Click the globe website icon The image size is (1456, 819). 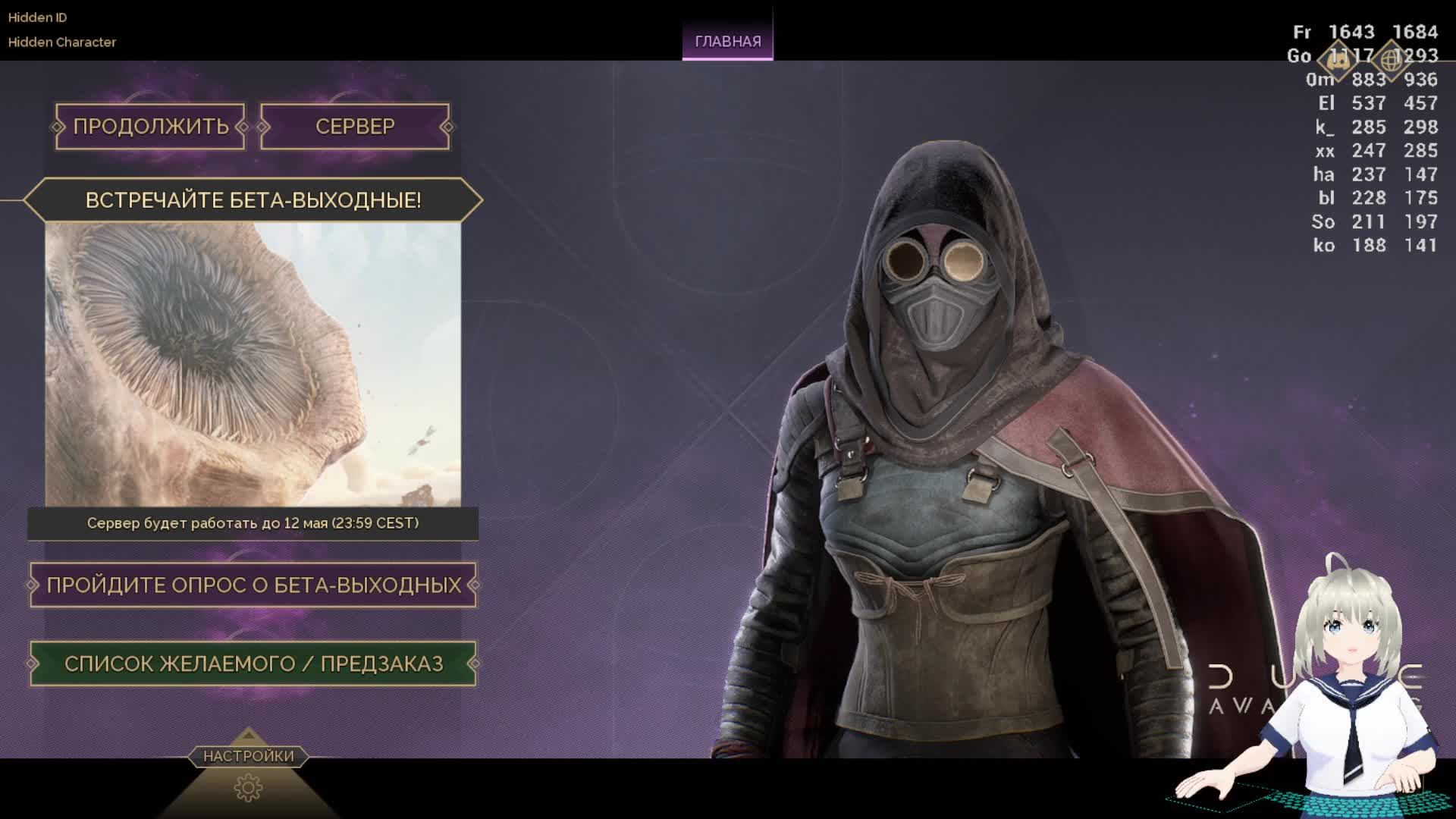(1391, 59)
